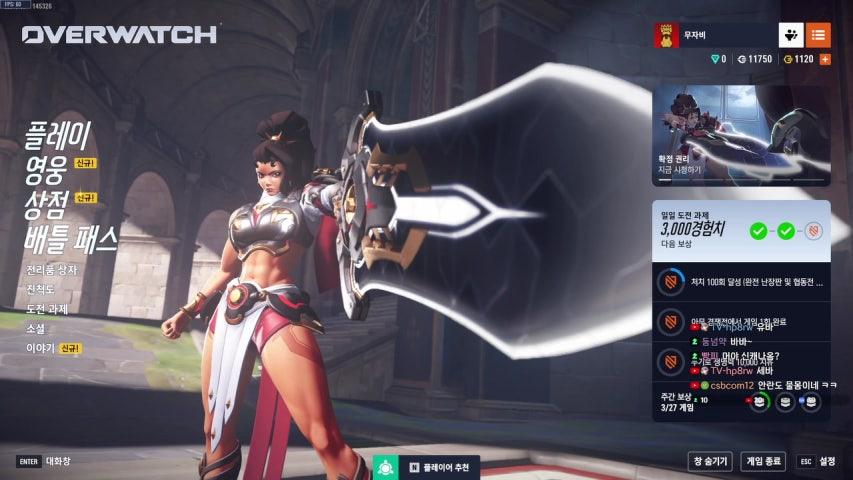Viewport: 853px width, 480px height.
Task: Add coins with the orange plus button
Action: 825,60
